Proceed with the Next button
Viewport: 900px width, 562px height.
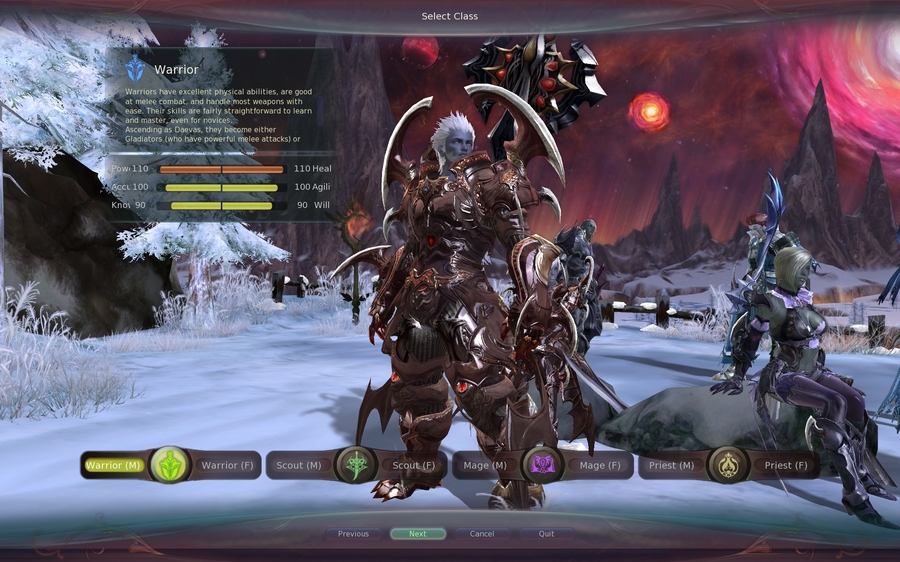point(418,534)
